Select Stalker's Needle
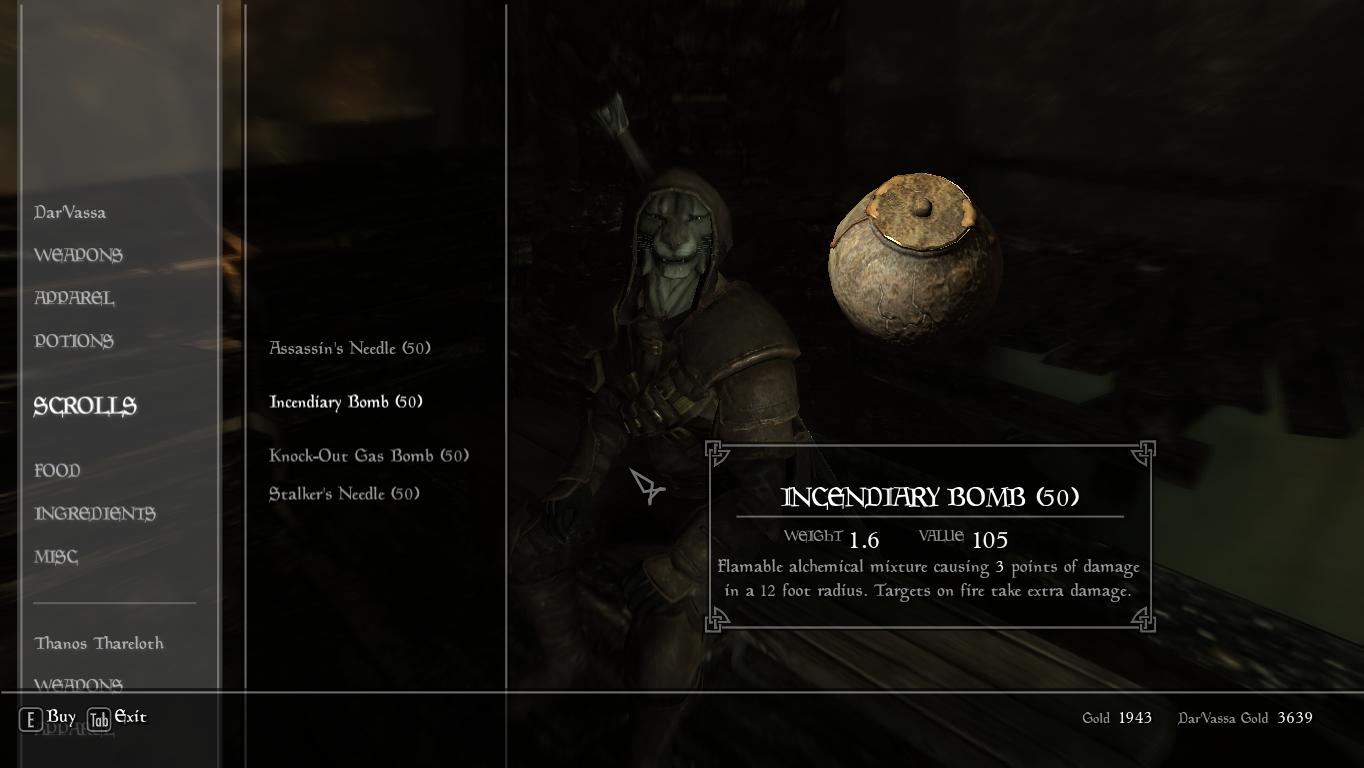1364x768 pixels. click(343, 493)
